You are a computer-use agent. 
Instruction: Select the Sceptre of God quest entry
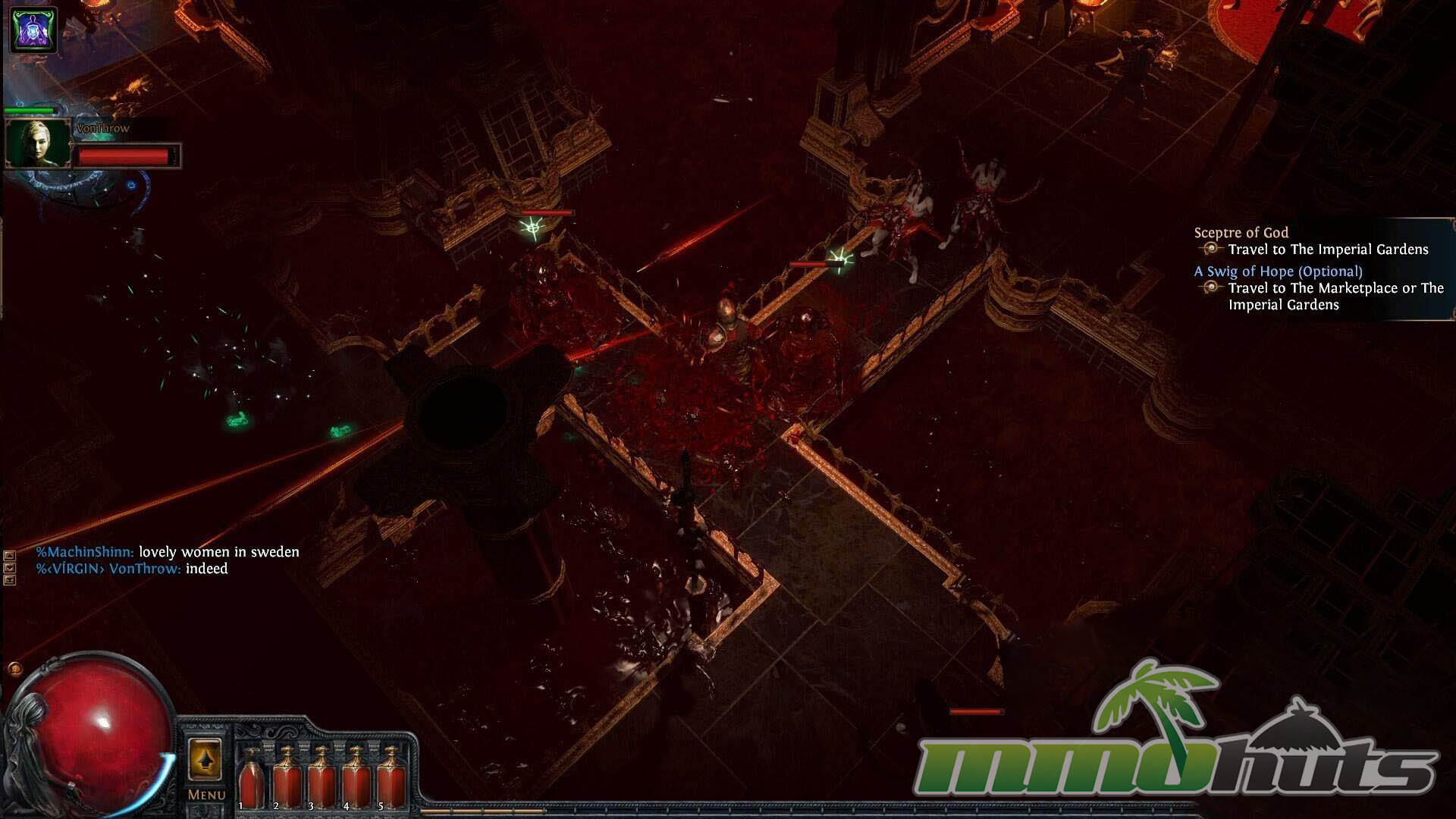tap(1241, 233)
